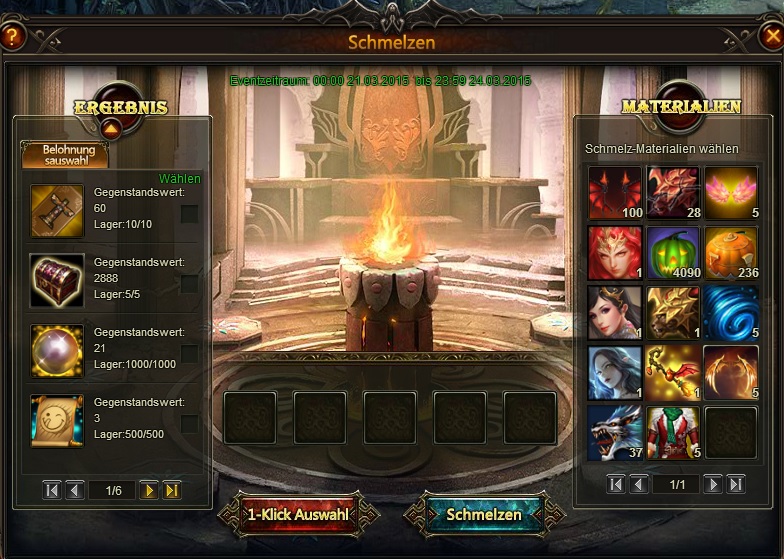Collapse the Ergebnis panel arrow

point(111,127)
